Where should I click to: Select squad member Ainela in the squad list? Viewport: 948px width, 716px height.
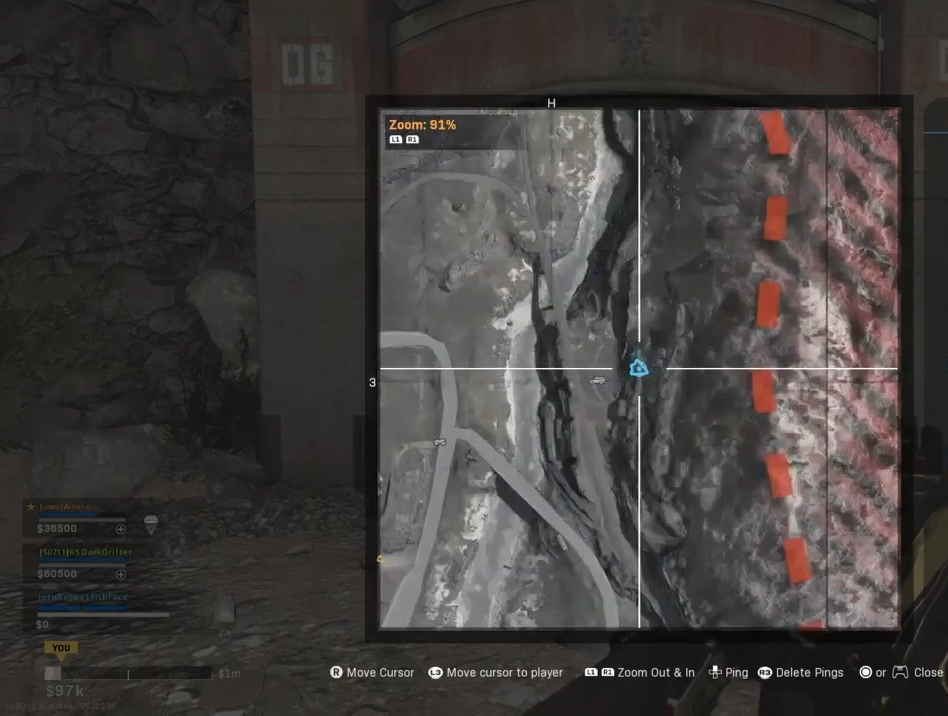(66, 507)
